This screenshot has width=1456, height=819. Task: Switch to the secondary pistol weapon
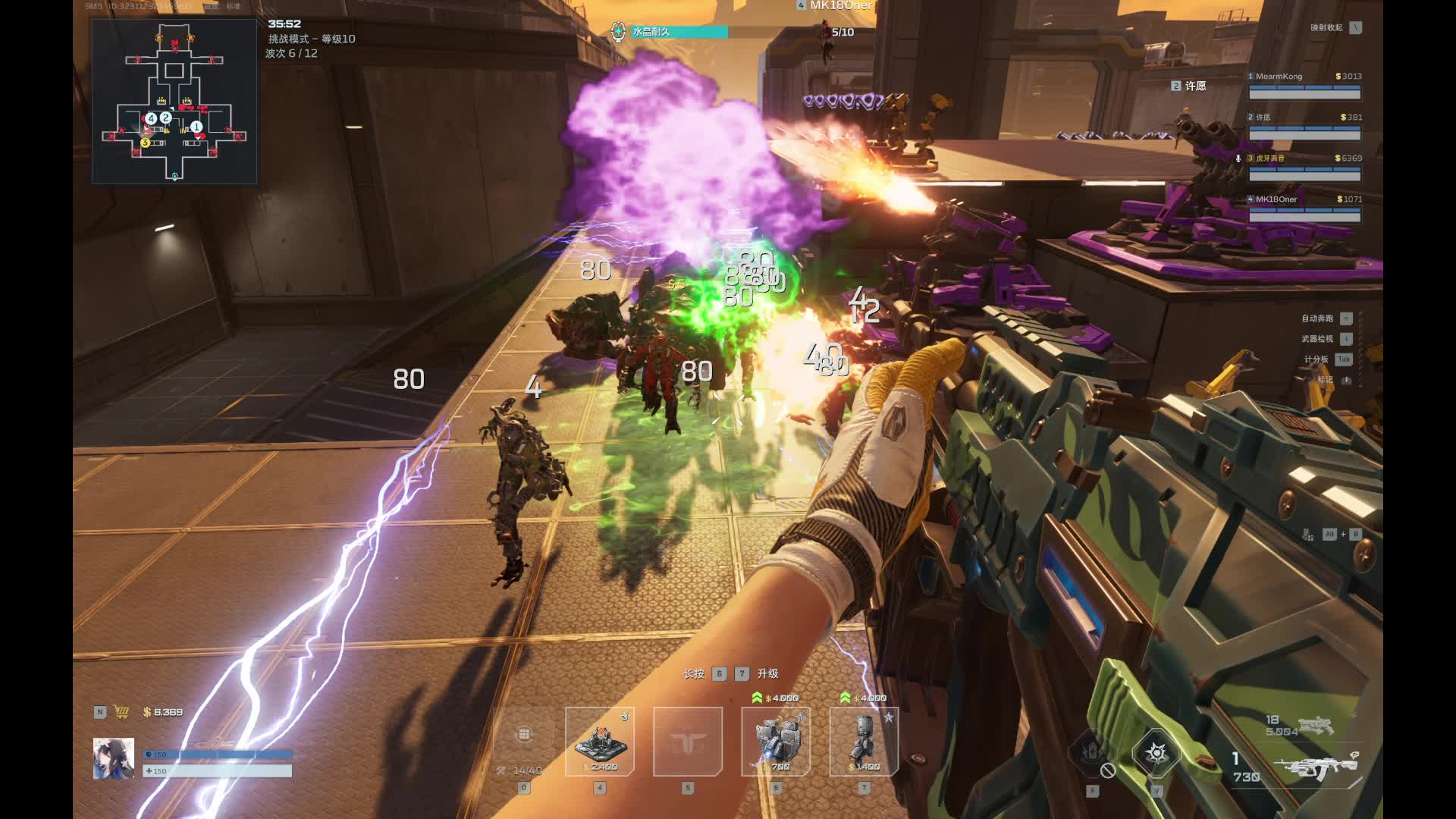click(1316, 726)
